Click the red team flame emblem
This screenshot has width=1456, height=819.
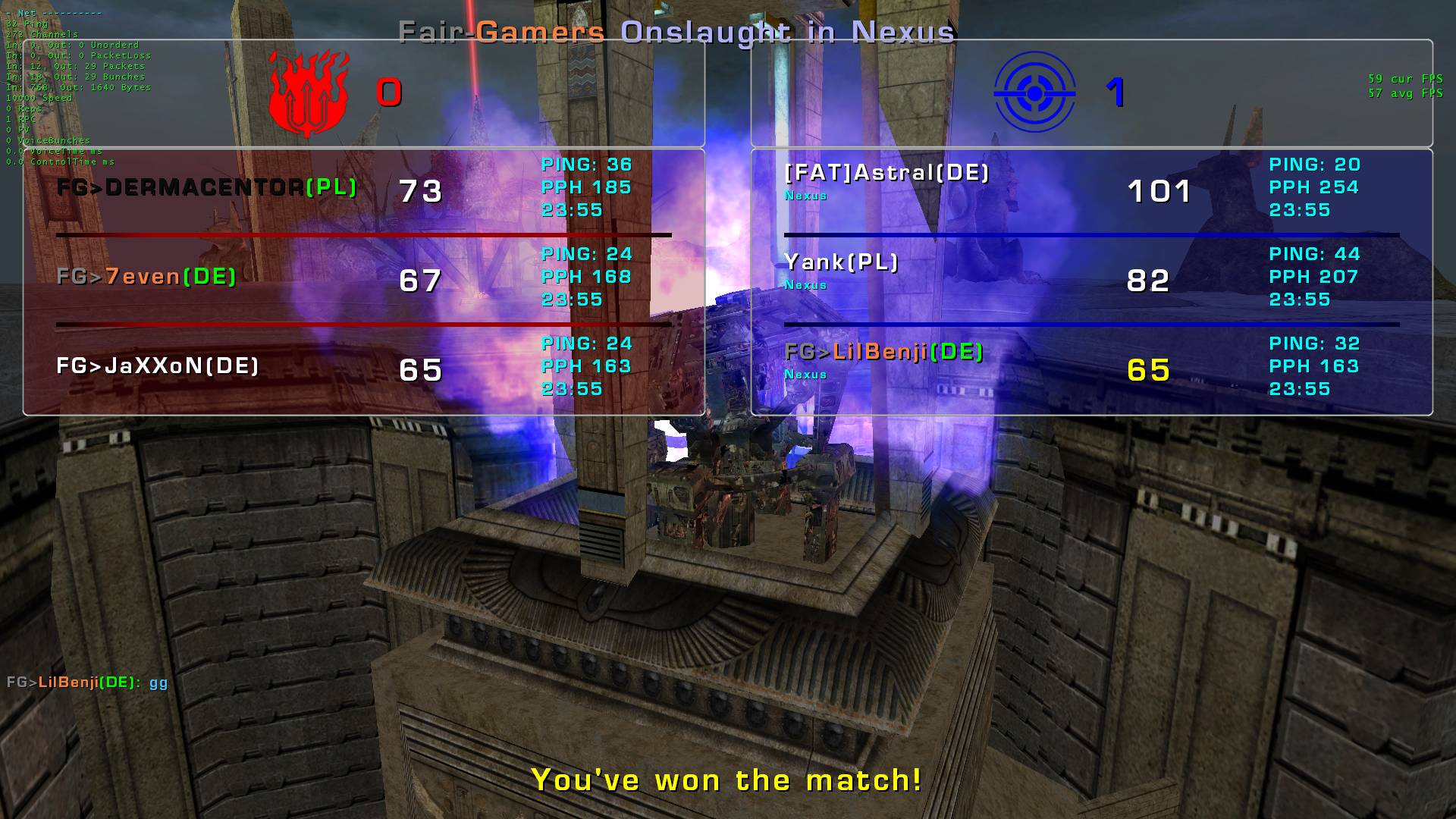tap(309, 93)
